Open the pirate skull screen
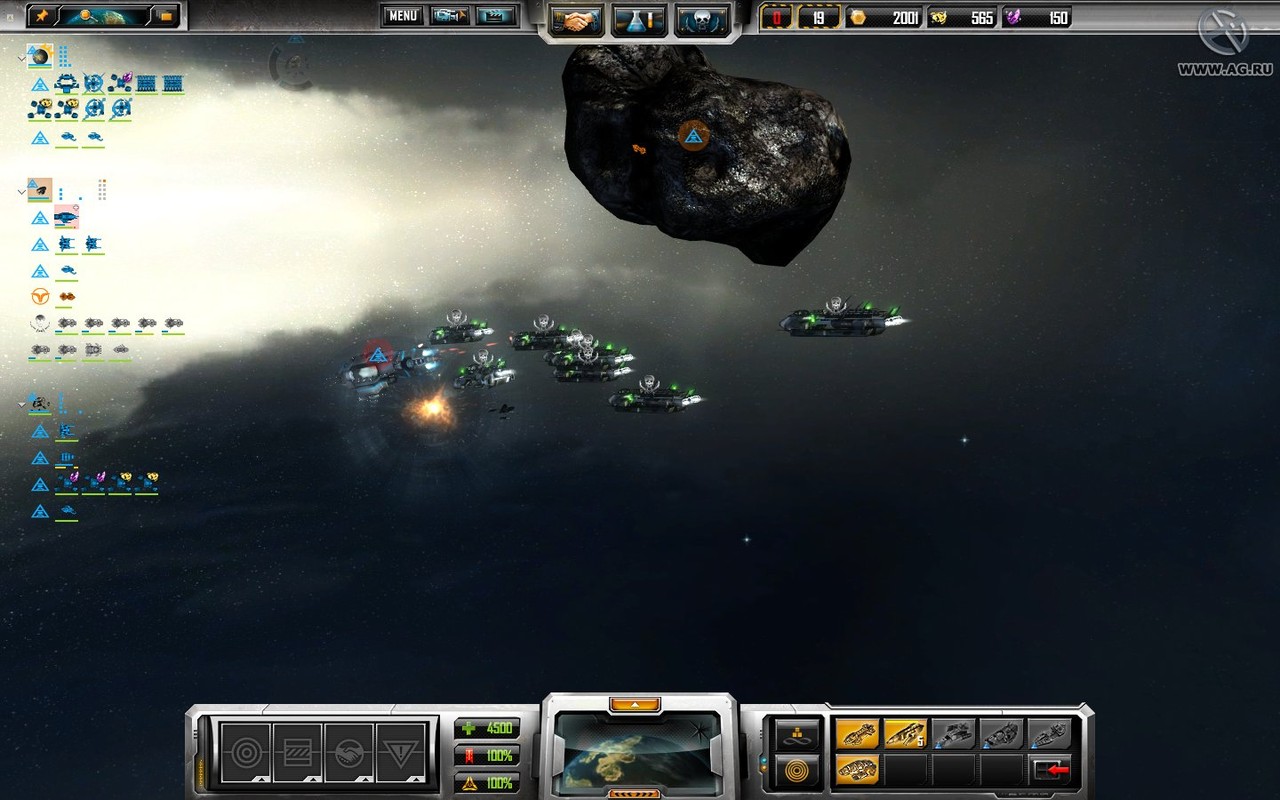1280x800 pixels. pos(701,19)
